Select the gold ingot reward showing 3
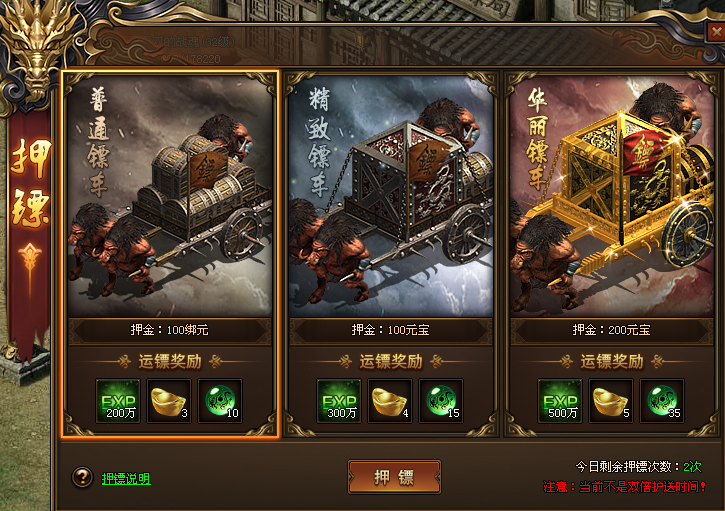725x511 pixels. coord(169,401)
